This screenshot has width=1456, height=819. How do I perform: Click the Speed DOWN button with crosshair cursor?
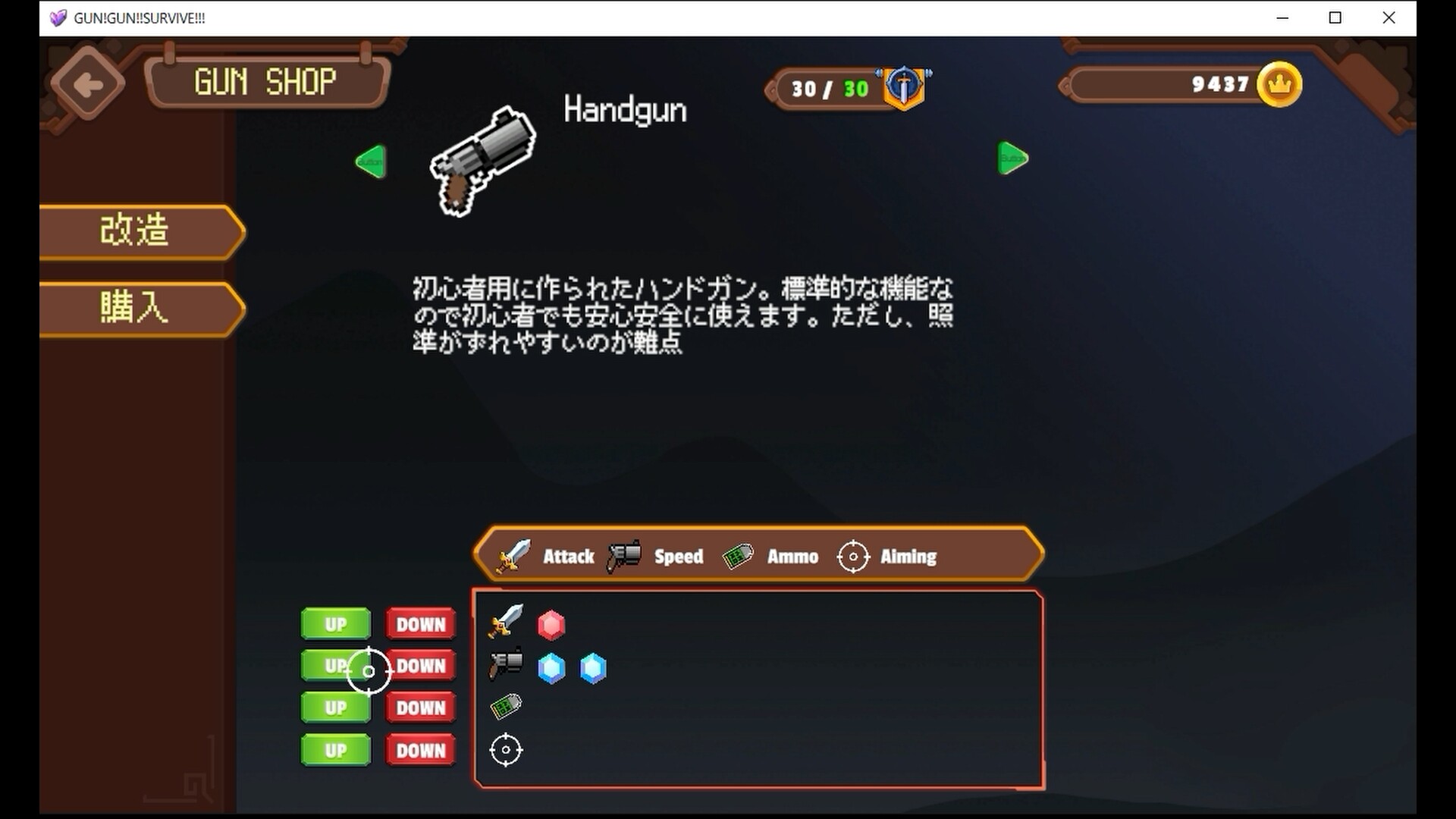point(421,666)
